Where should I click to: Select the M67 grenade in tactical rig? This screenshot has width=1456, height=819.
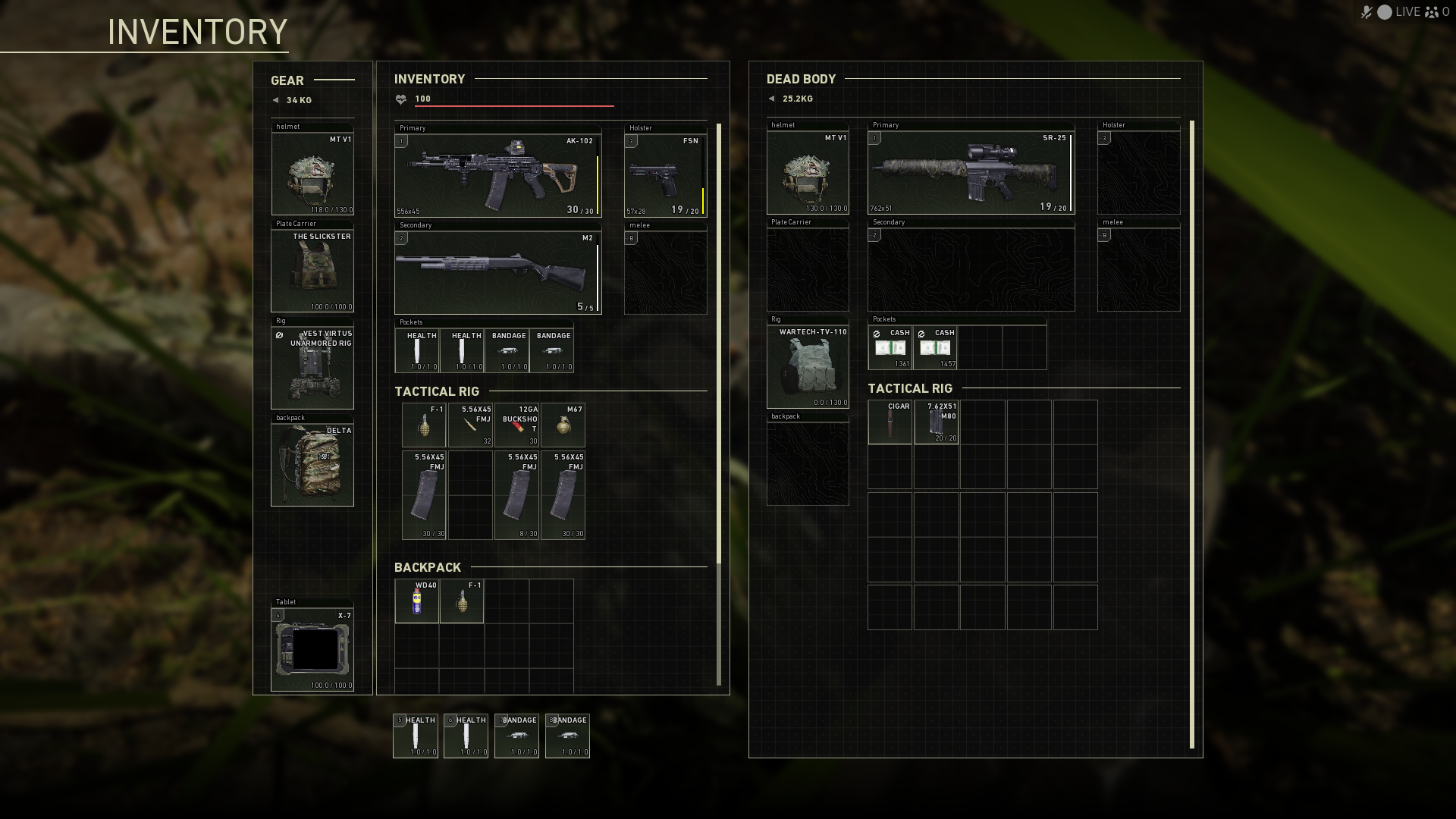click(563, 425)
